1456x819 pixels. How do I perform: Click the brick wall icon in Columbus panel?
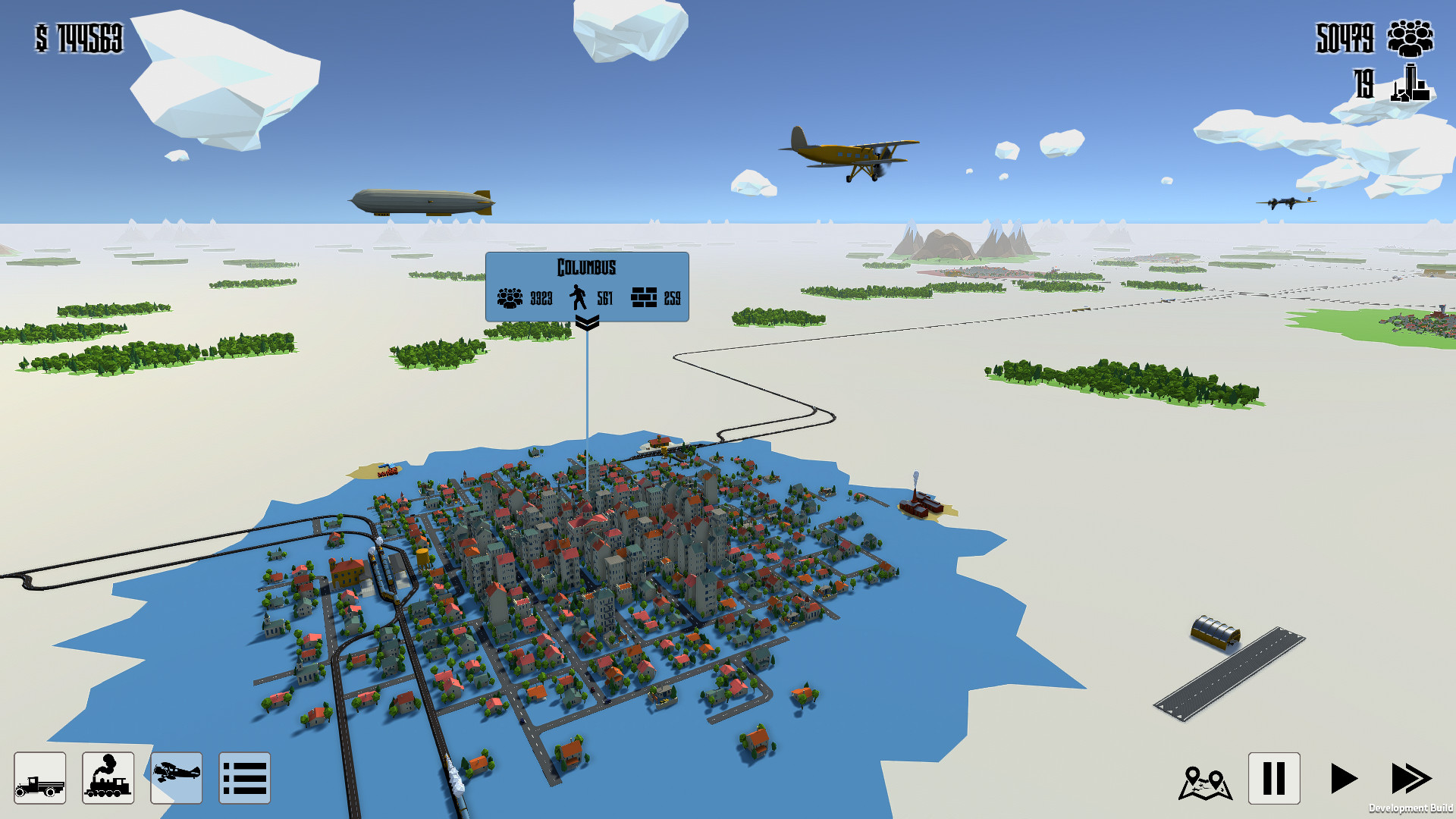coord(644,297)
